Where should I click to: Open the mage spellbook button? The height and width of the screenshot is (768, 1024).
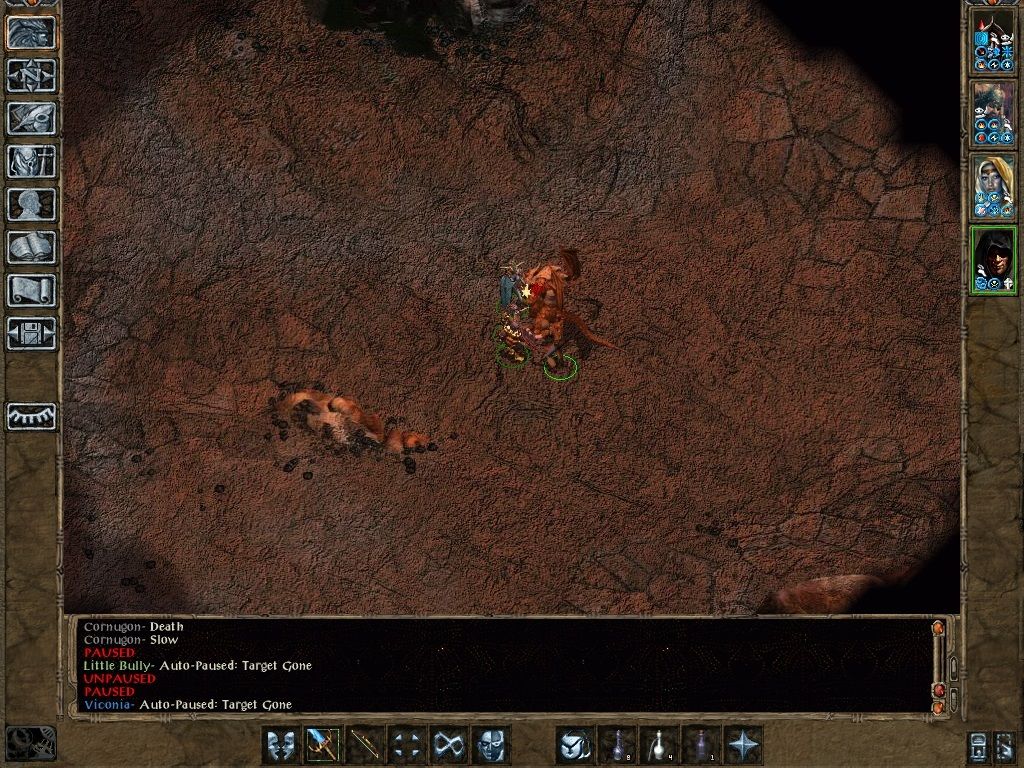coord(31,247)
